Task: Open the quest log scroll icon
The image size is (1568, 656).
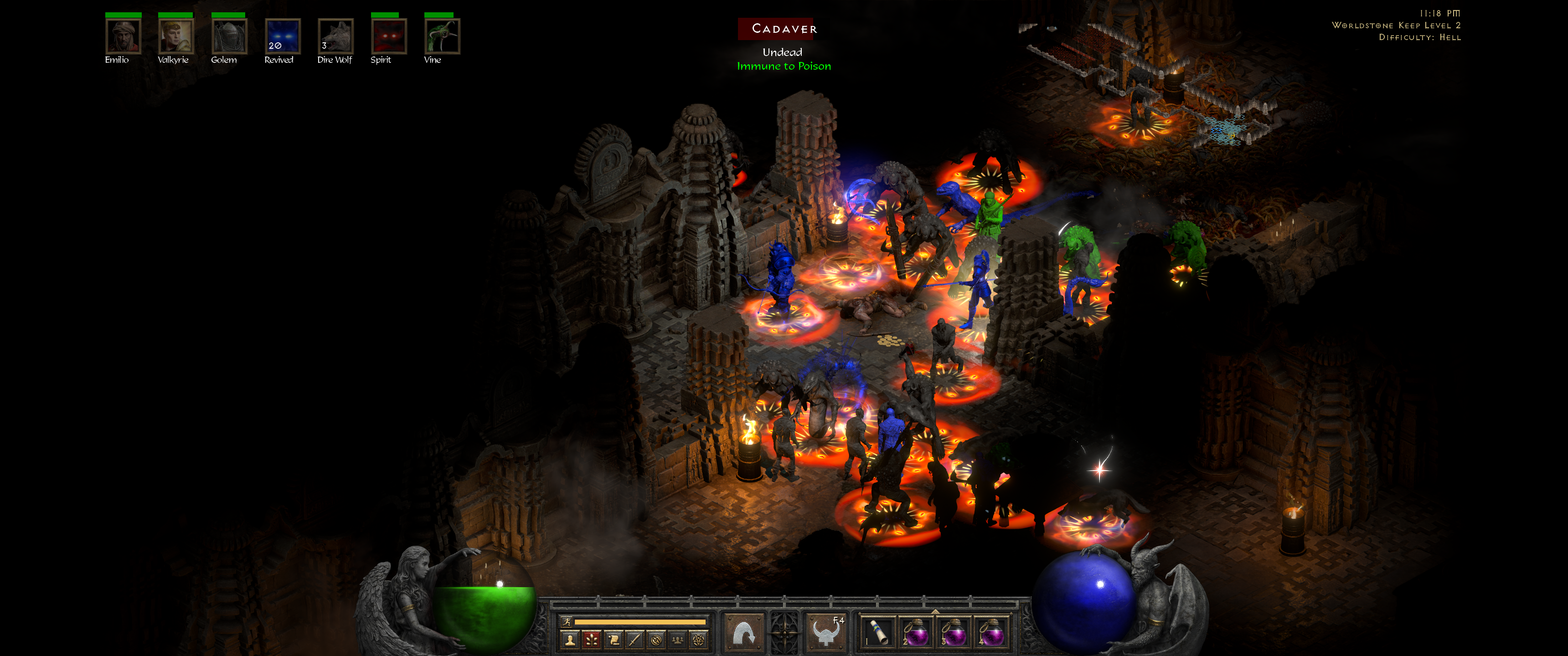Action: click(x=613, y=641)
